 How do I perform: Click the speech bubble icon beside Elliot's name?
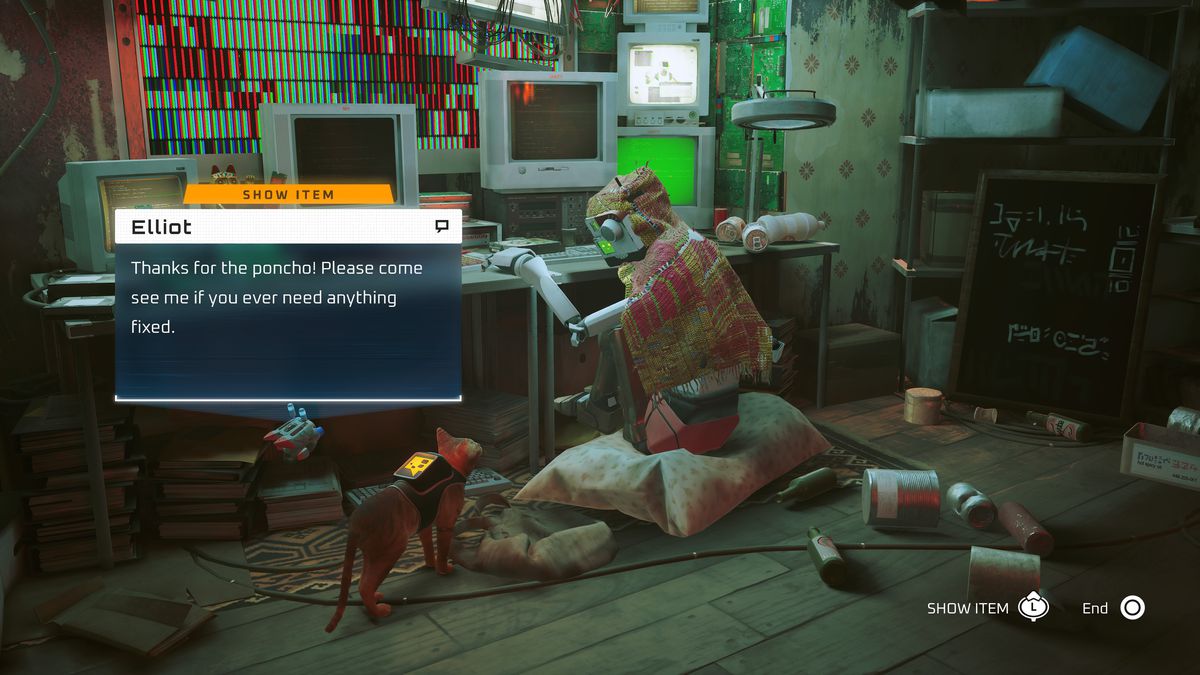click(x=442, y=227)
